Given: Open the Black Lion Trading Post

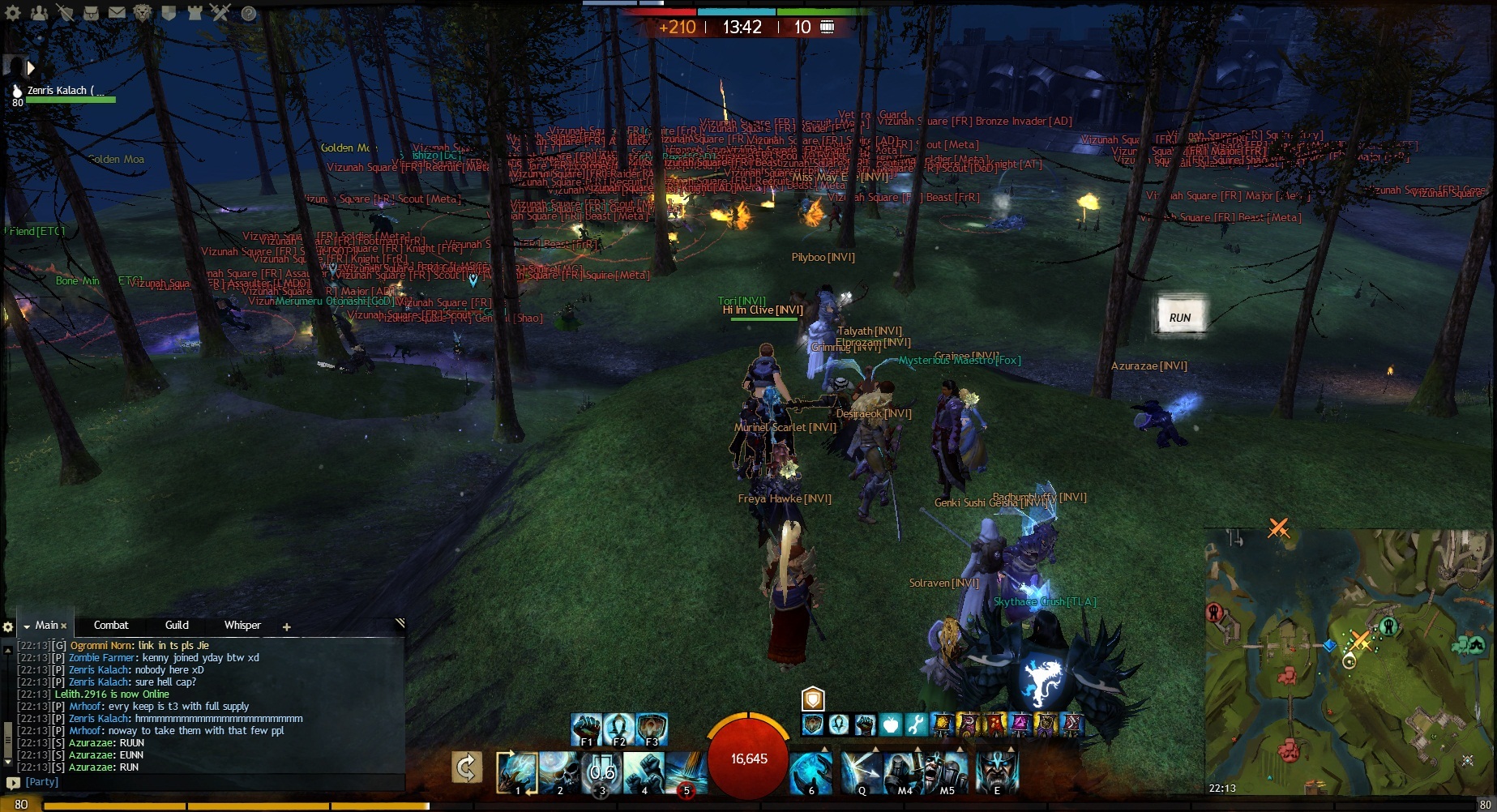Looking at the screenshot, I should tap(143, 12).
